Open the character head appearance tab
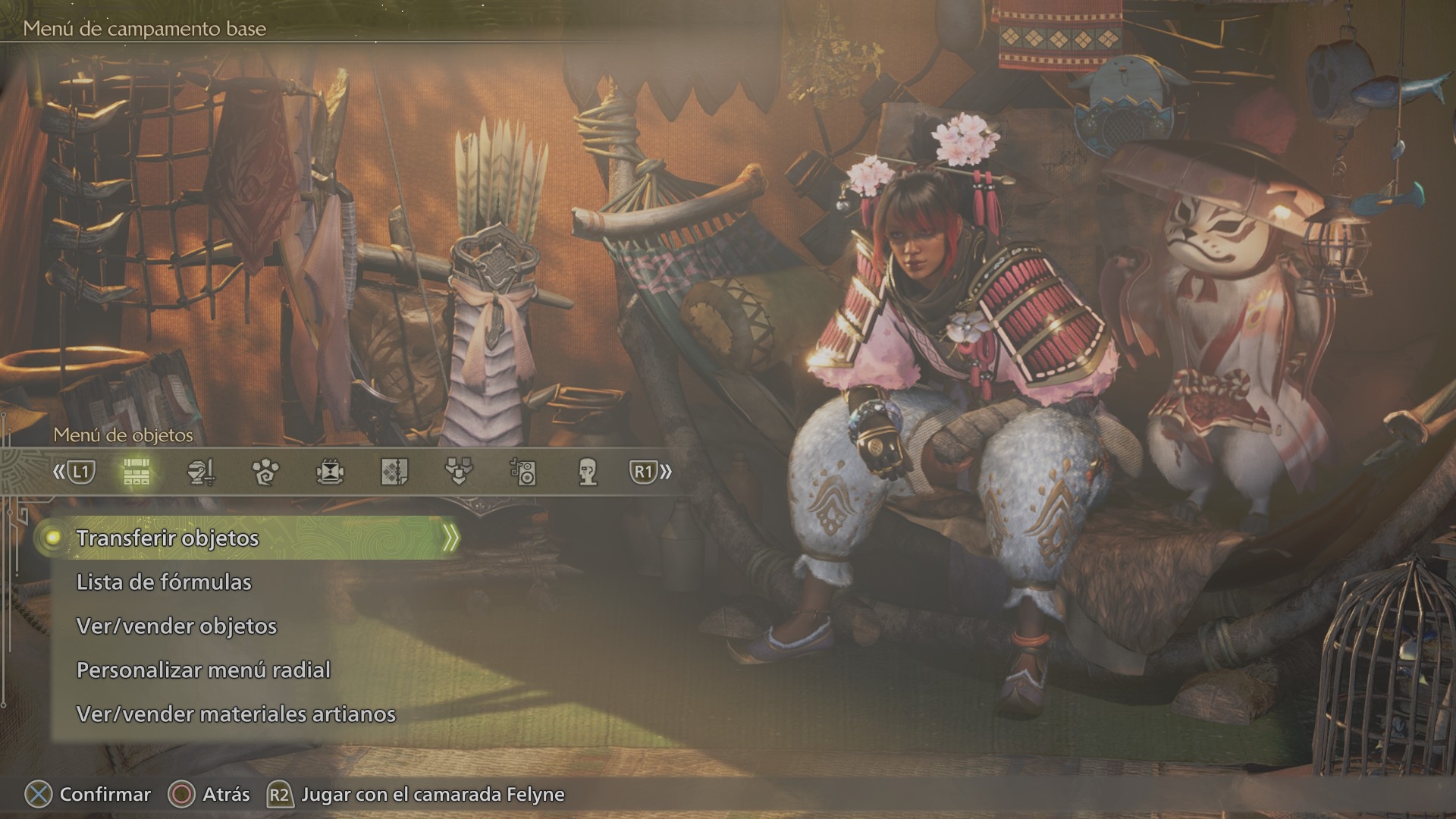 (588, 472)
